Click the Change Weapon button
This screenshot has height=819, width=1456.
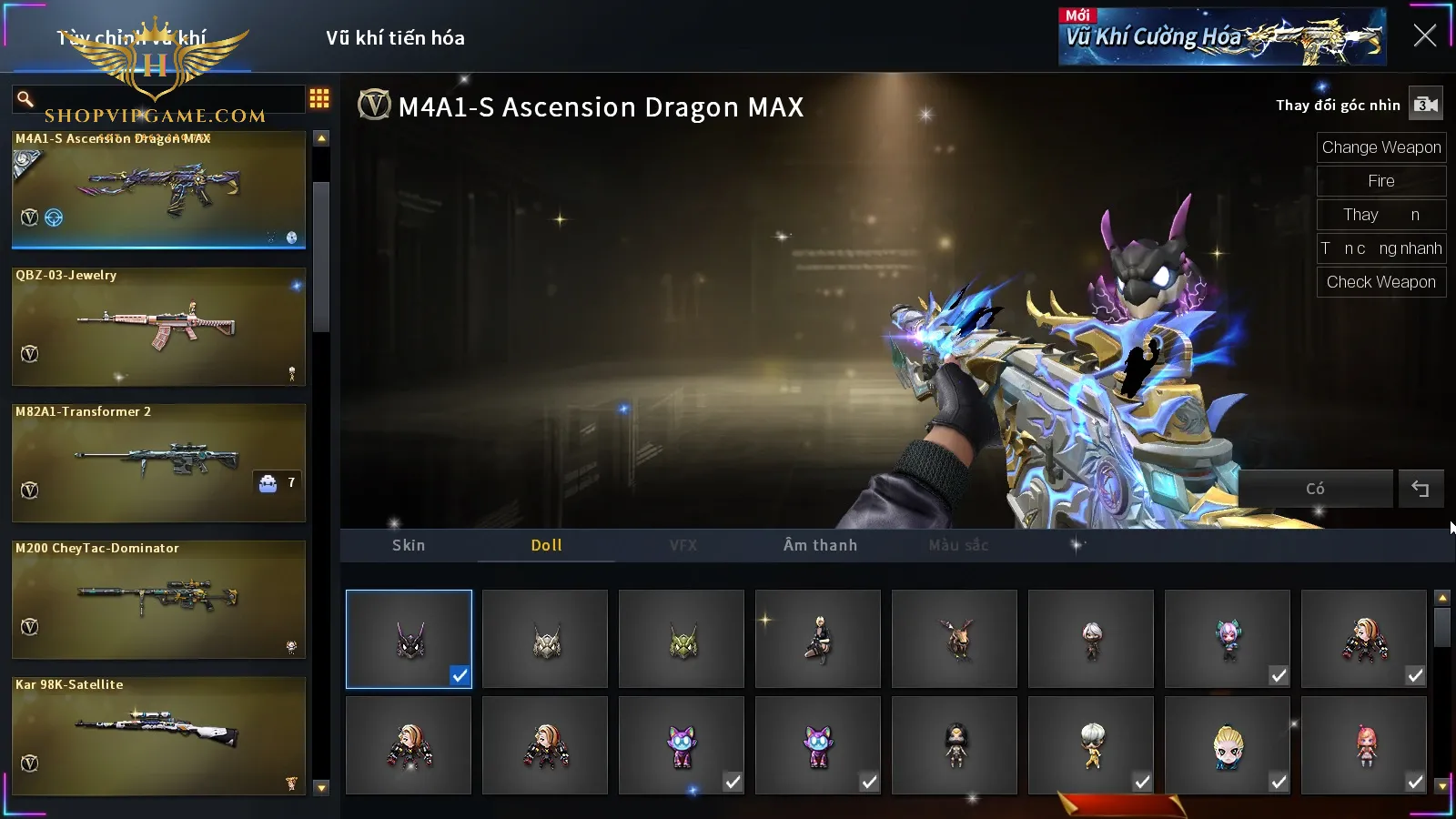1380,147
